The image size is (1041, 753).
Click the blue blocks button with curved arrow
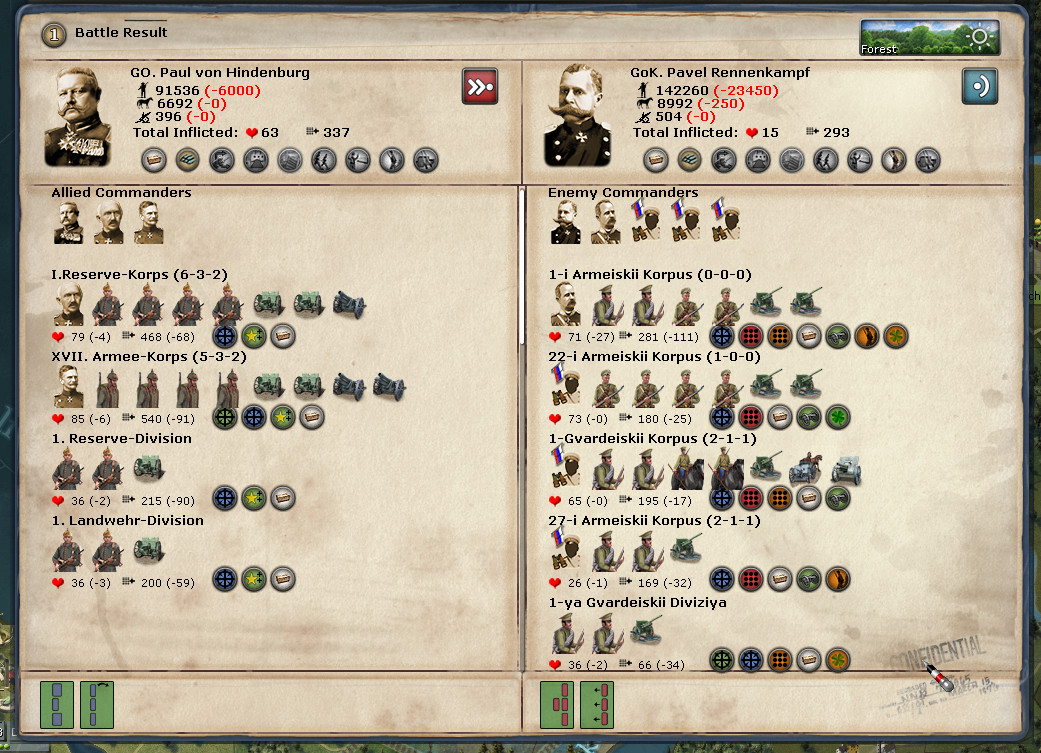pos(97,704)
